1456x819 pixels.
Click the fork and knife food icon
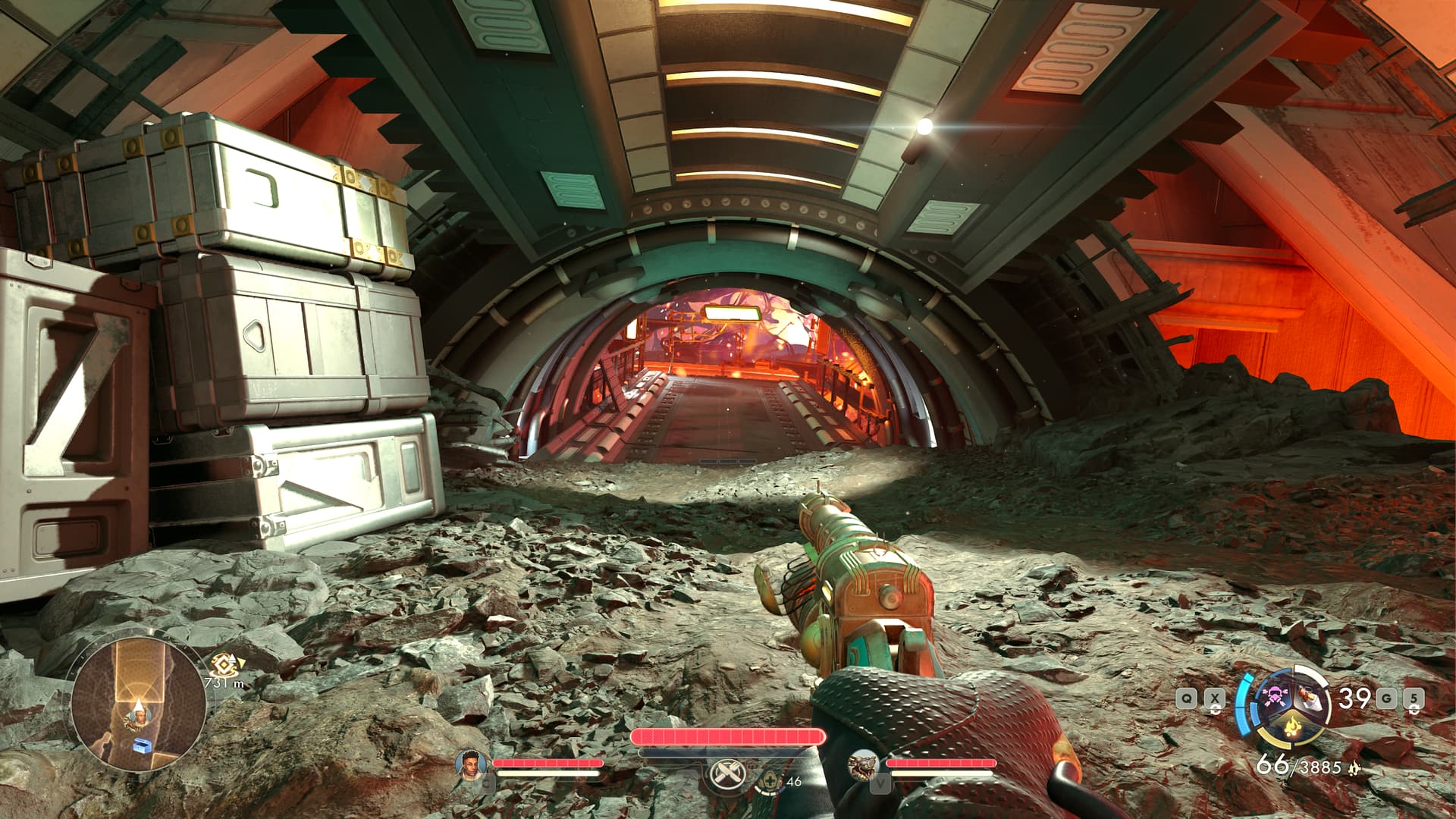tap(727, 773)
